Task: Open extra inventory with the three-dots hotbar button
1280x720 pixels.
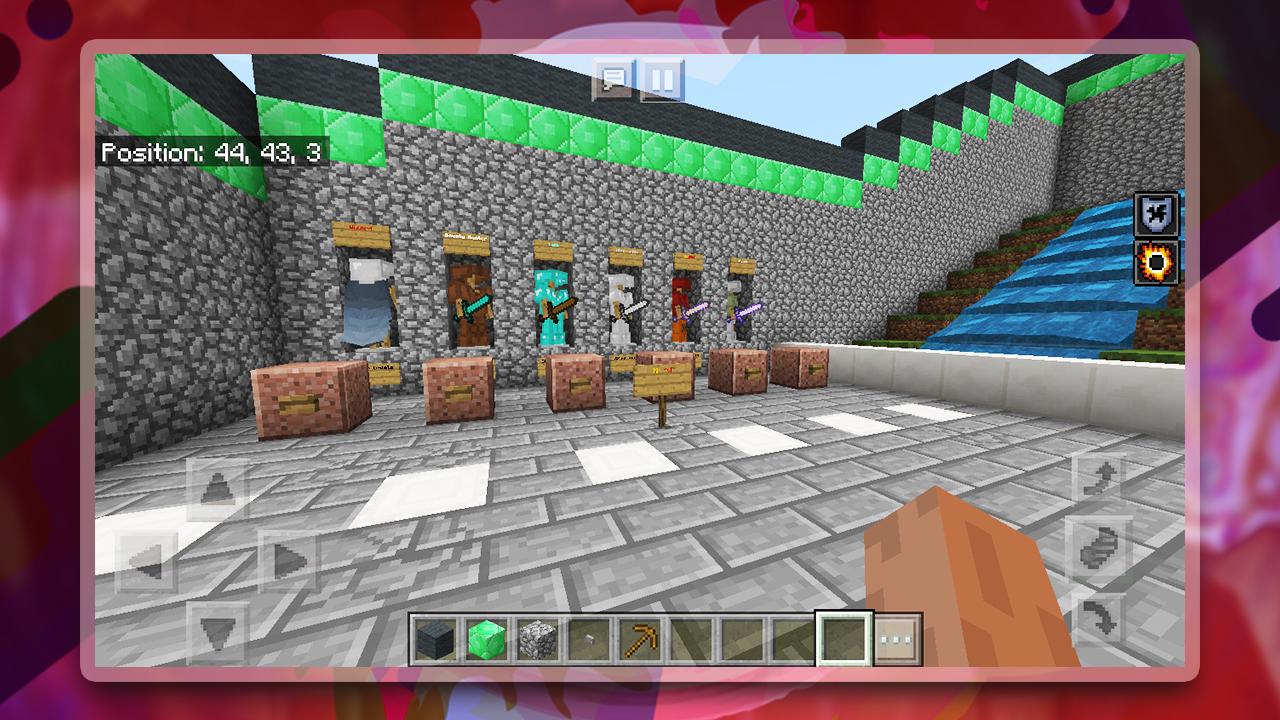Action: pos(897,638)
